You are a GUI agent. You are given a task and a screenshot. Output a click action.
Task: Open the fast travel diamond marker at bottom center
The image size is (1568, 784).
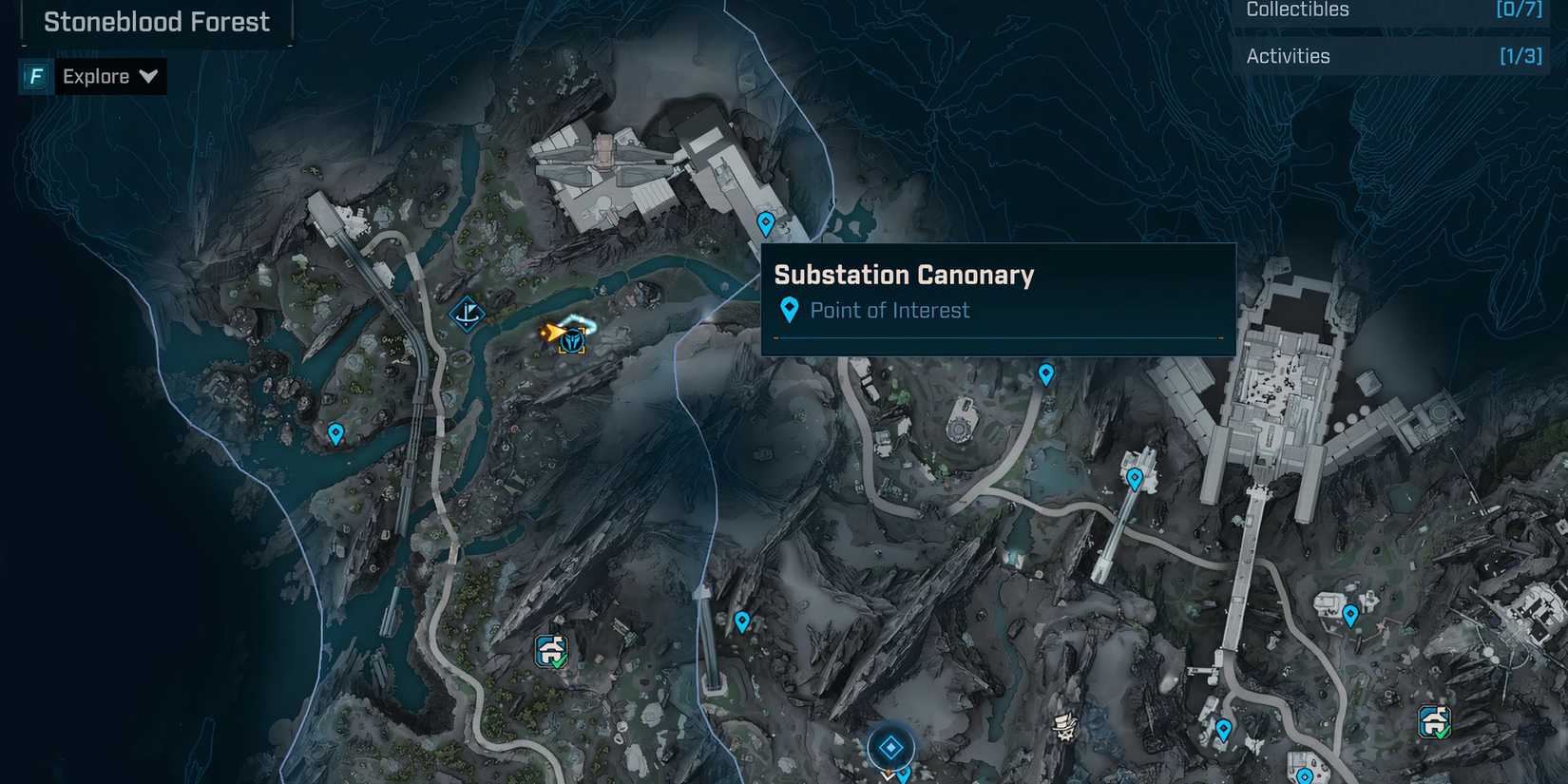coord(889,747)
